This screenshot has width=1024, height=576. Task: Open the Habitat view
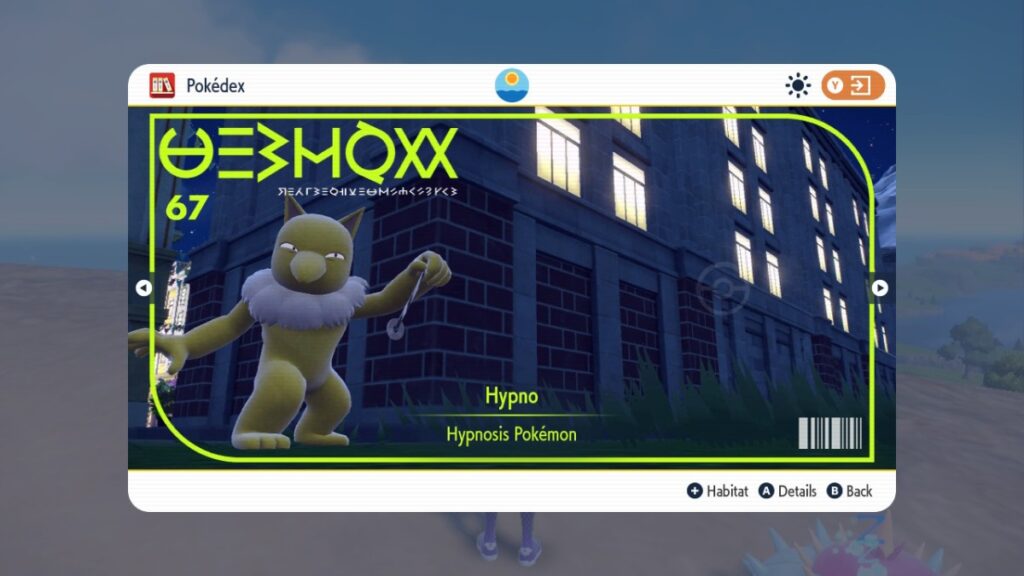coord(717,491)
